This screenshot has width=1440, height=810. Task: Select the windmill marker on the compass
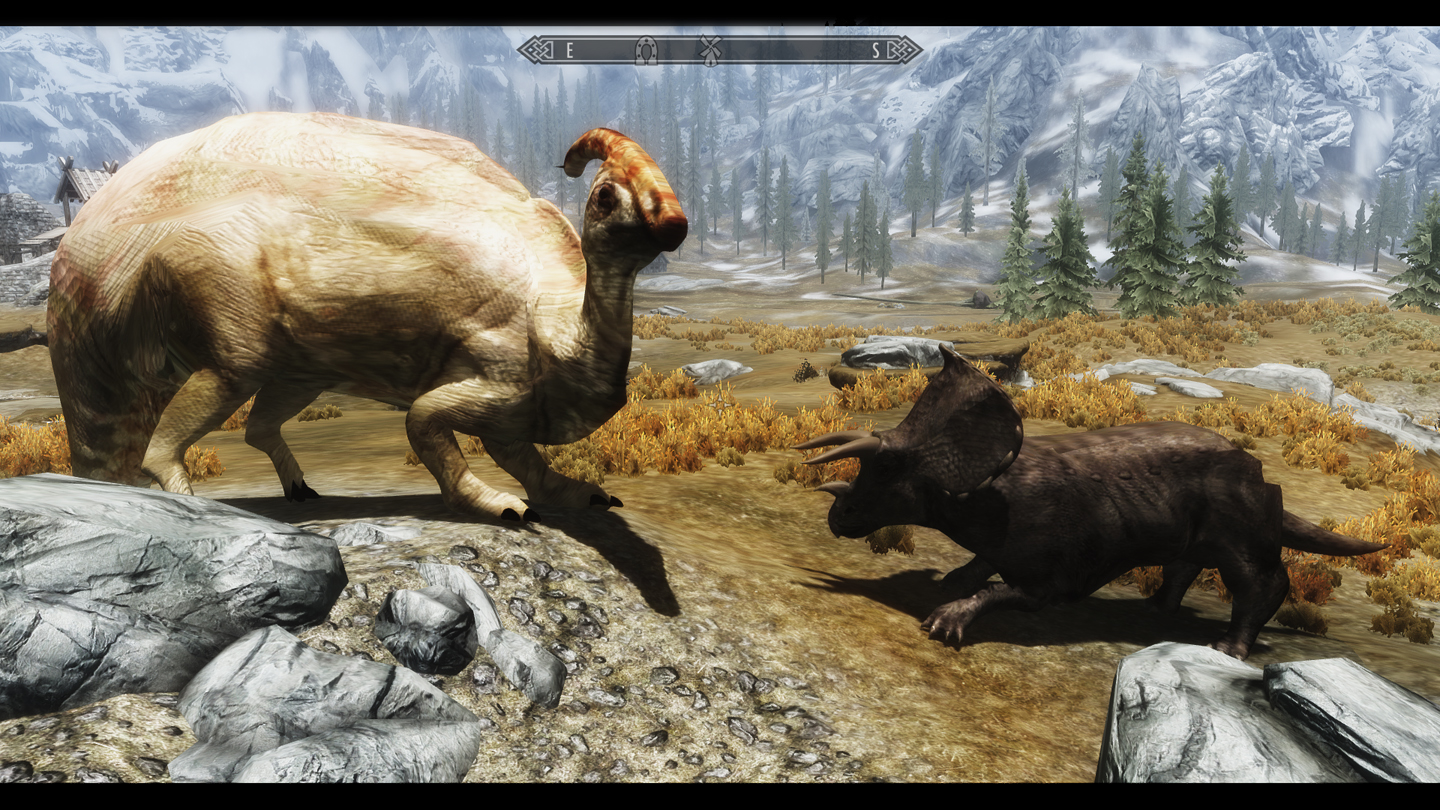[x=710, y=48]
